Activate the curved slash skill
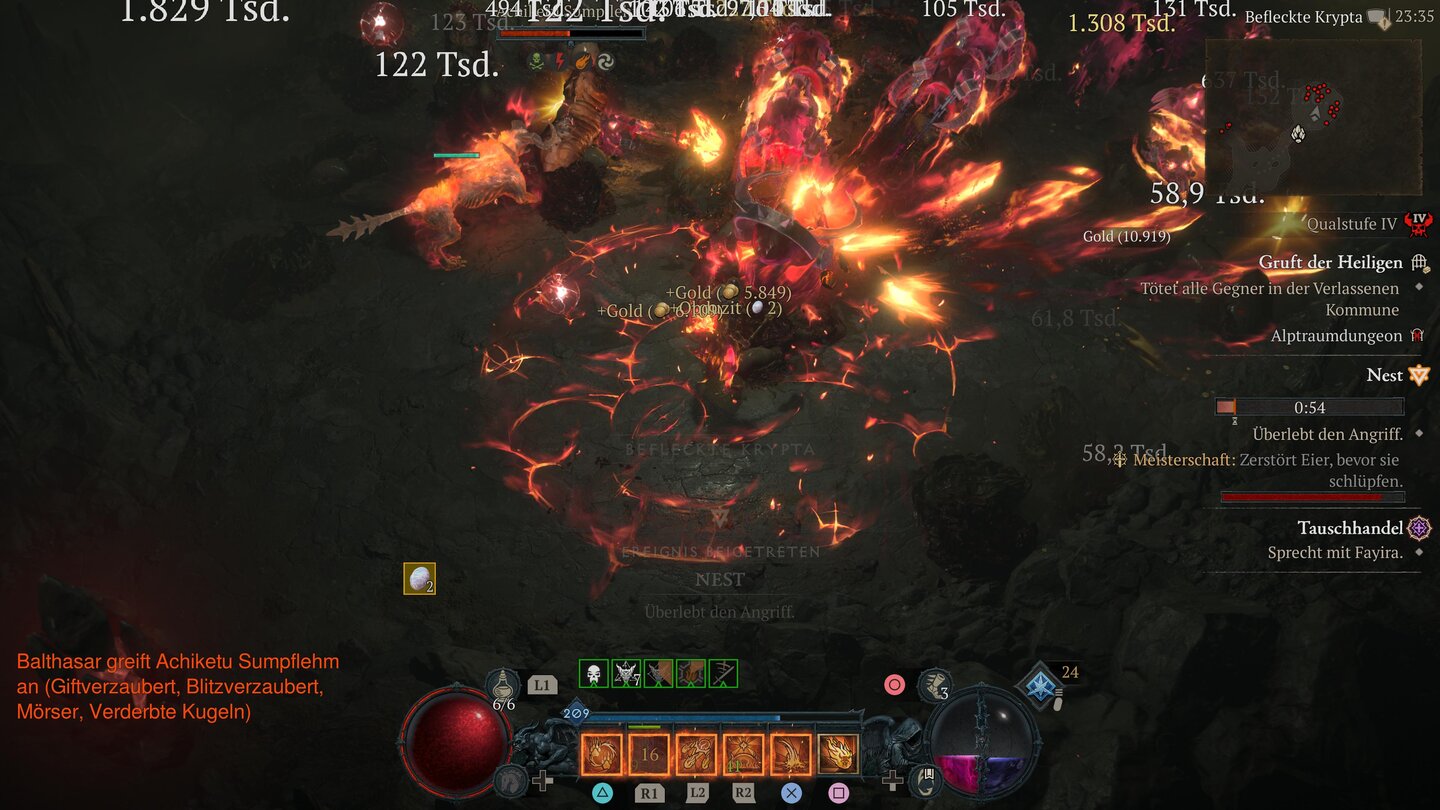 (x=791, y=754)
